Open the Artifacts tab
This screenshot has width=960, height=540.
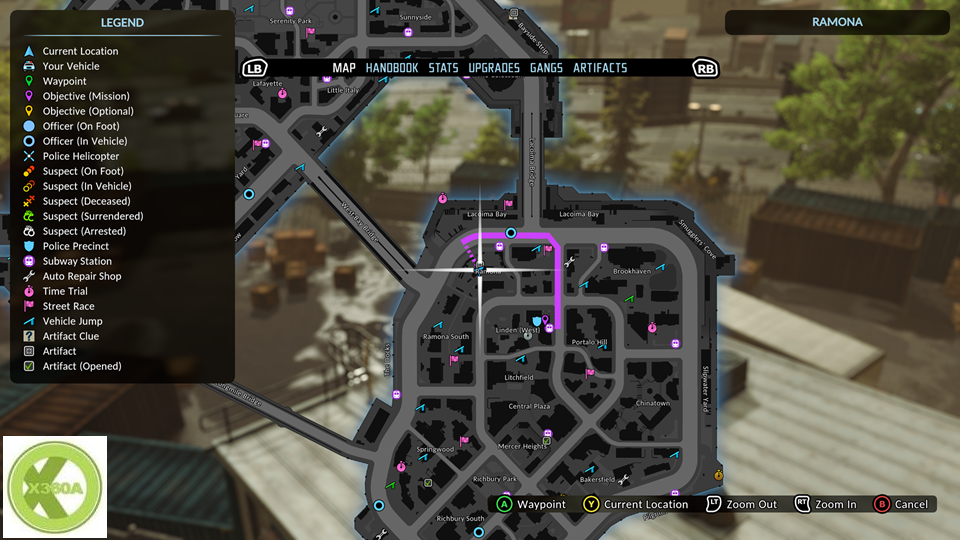pos(600,68)
